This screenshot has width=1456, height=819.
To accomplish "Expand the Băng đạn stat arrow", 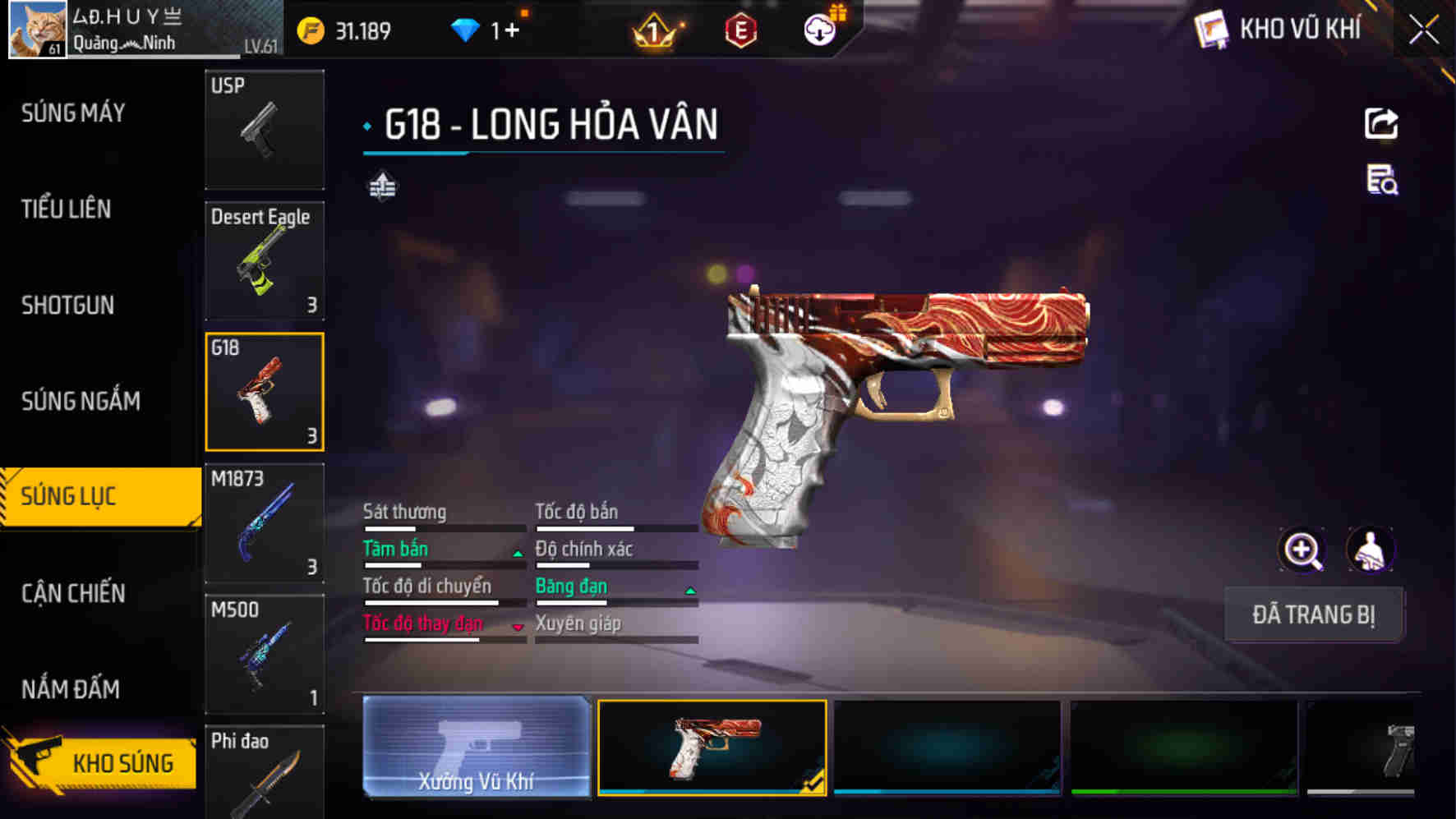I will pyautogui.click(x=689, y=589).
